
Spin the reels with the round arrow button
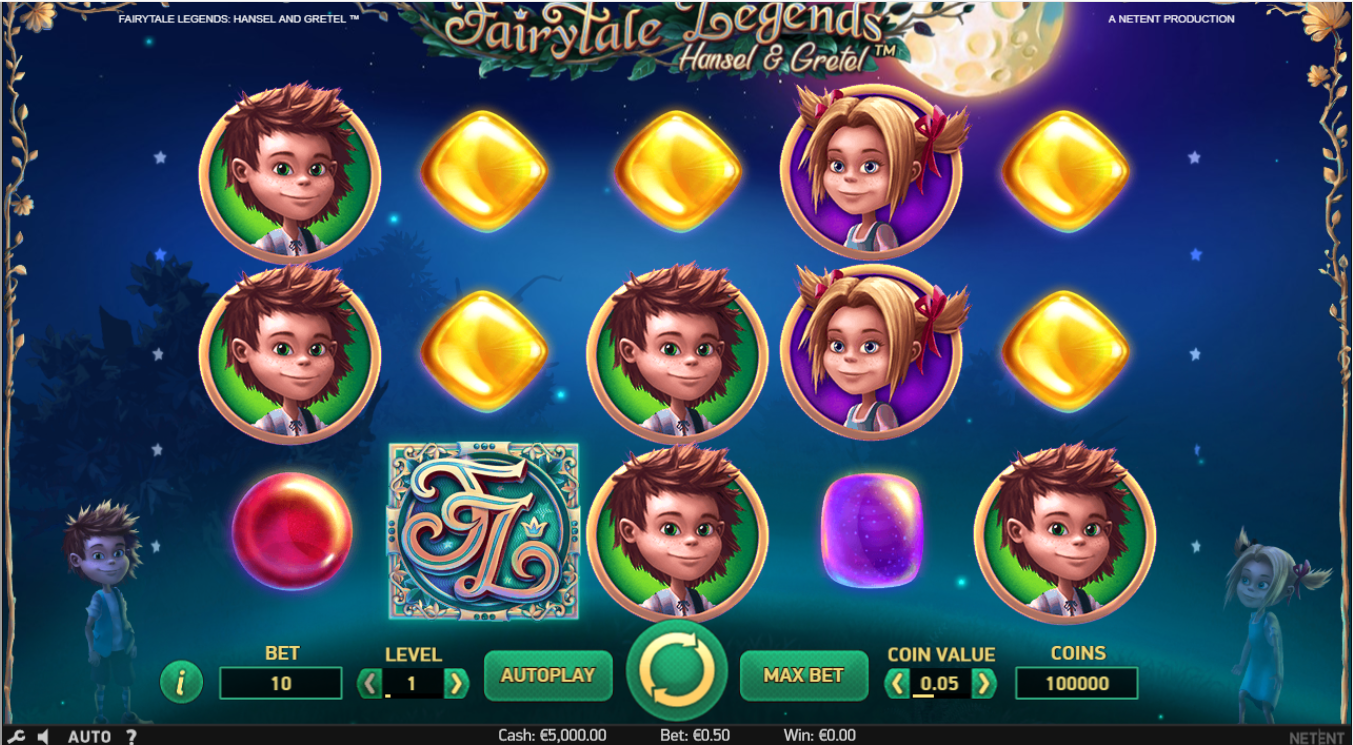677,671
